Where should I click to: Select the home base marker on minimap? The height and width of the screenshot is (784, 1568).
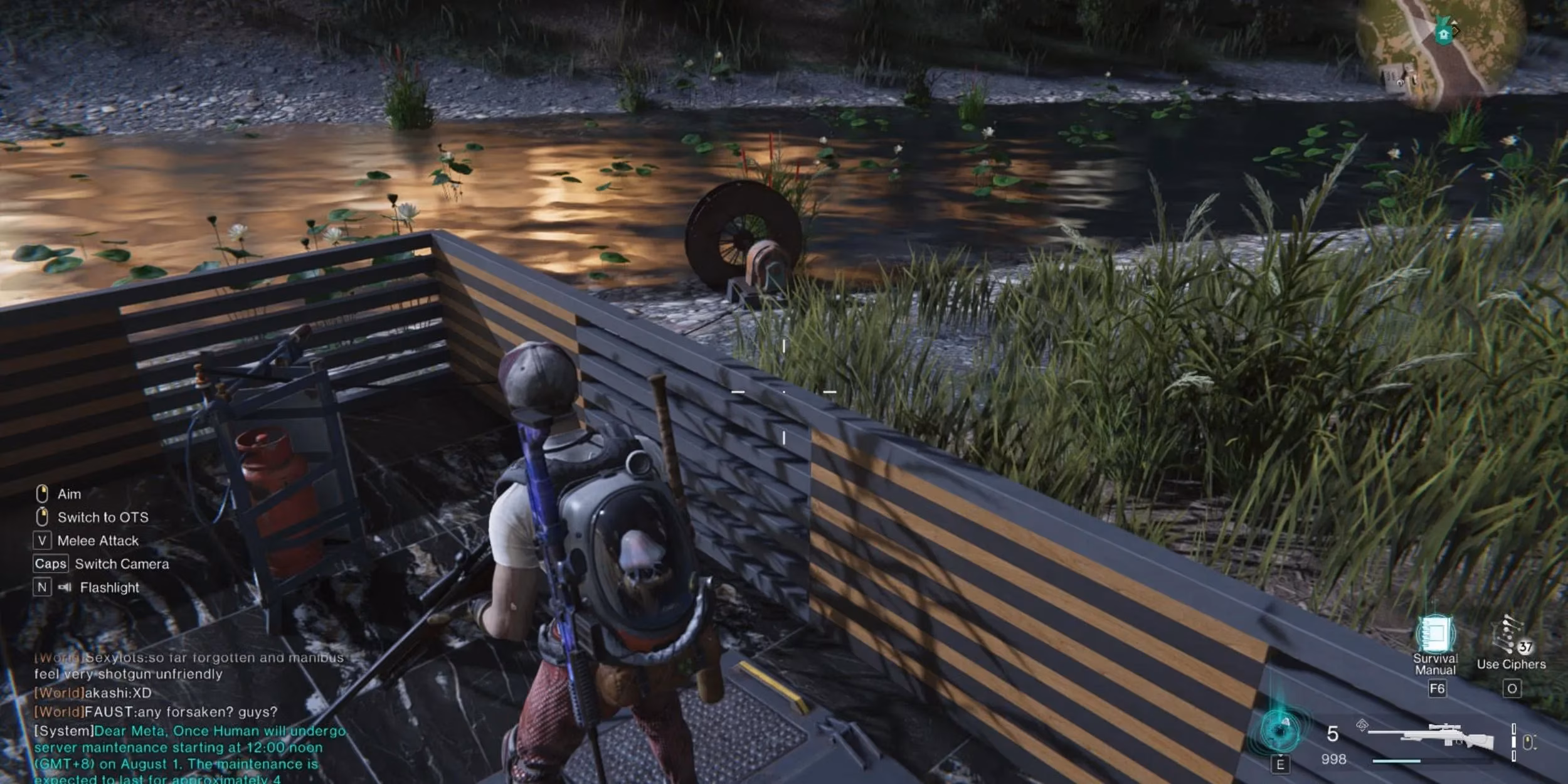(1443, 33)
